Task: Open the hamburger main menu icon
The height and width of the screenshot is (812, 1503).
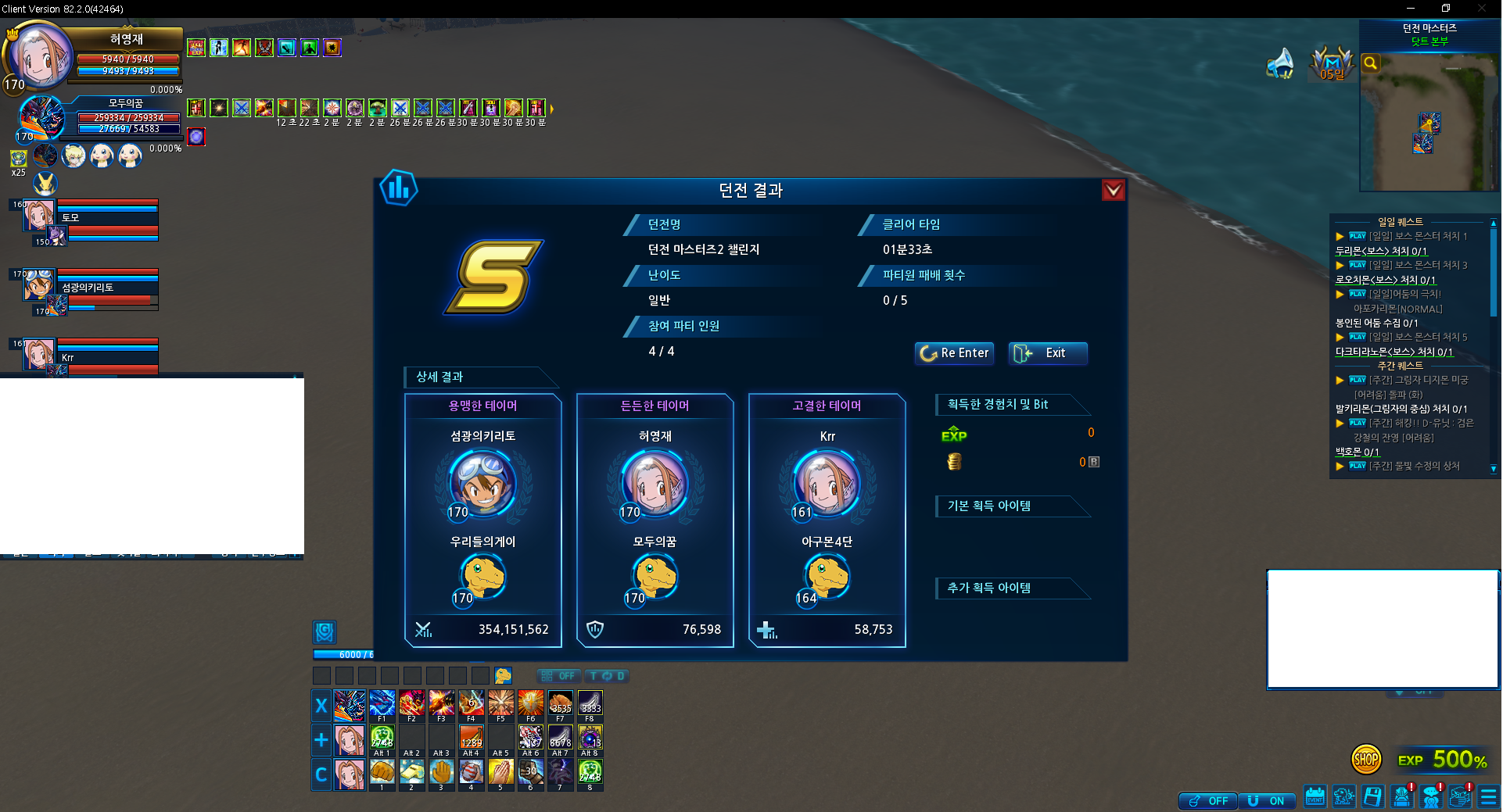Action: 1489,796
